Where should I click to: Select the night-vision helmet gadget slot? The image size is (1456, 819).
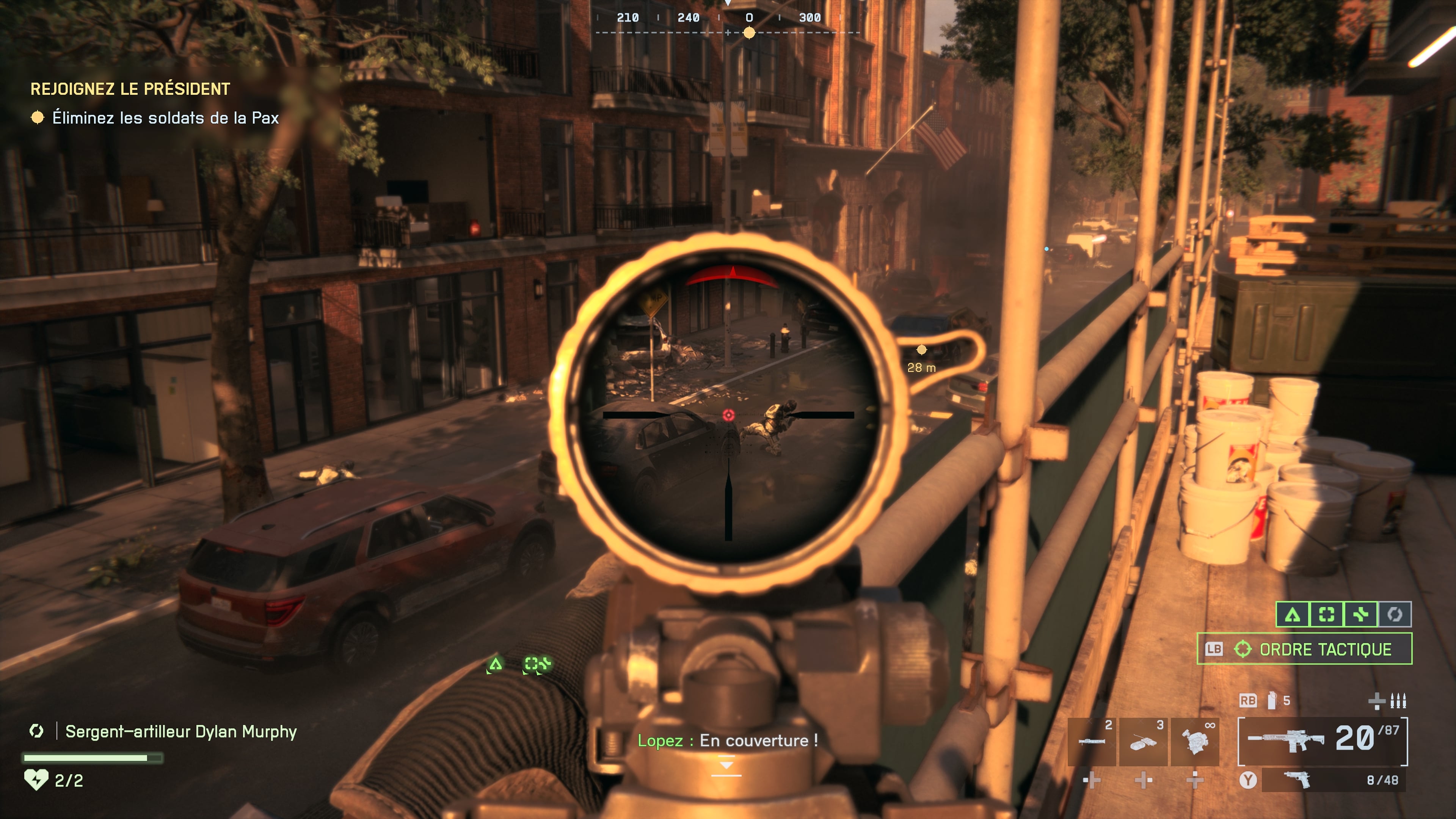click(x=1195, y=741)
